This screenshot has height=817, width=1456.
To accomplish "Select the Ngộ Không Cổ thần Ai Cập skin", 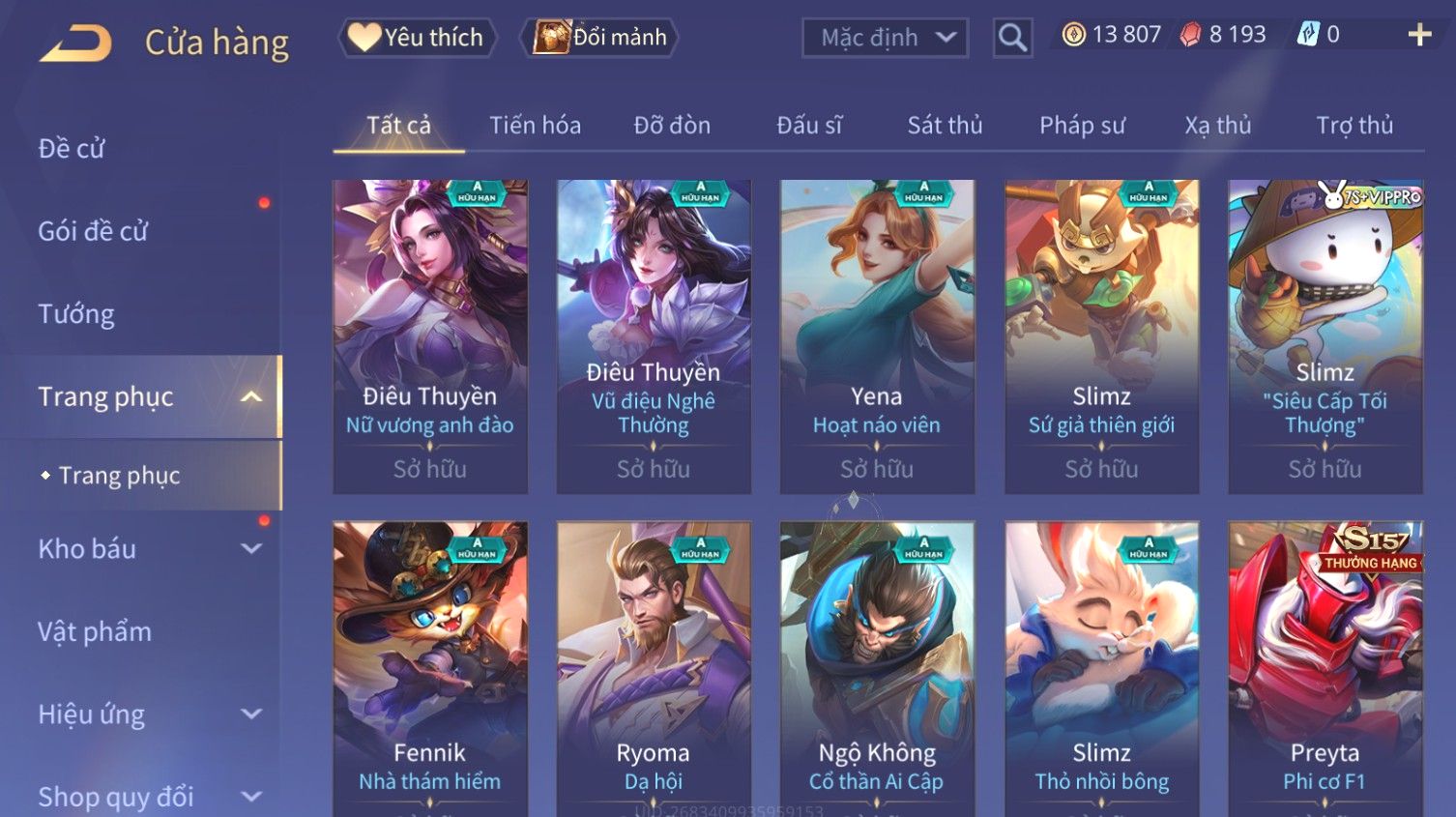I will pos(877,667).
